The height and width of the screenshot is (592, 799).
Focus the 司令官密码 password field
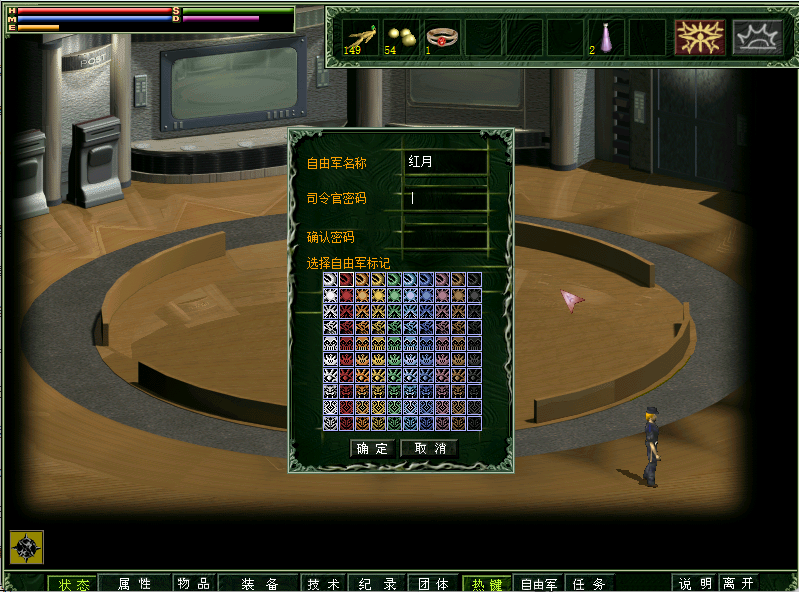[x=445, y=198]
